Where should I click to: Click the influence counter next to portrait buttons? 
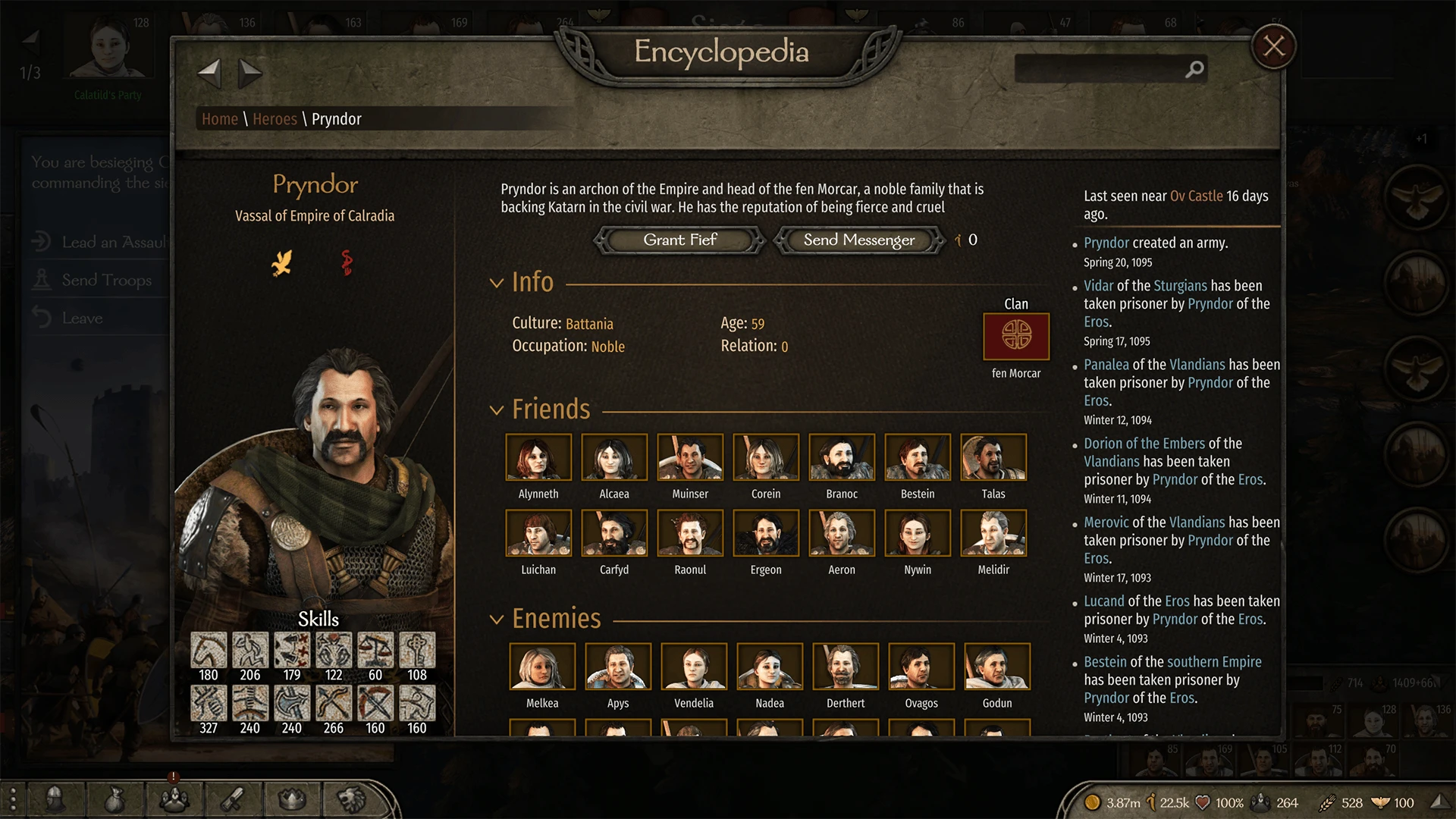click(965, 240)
